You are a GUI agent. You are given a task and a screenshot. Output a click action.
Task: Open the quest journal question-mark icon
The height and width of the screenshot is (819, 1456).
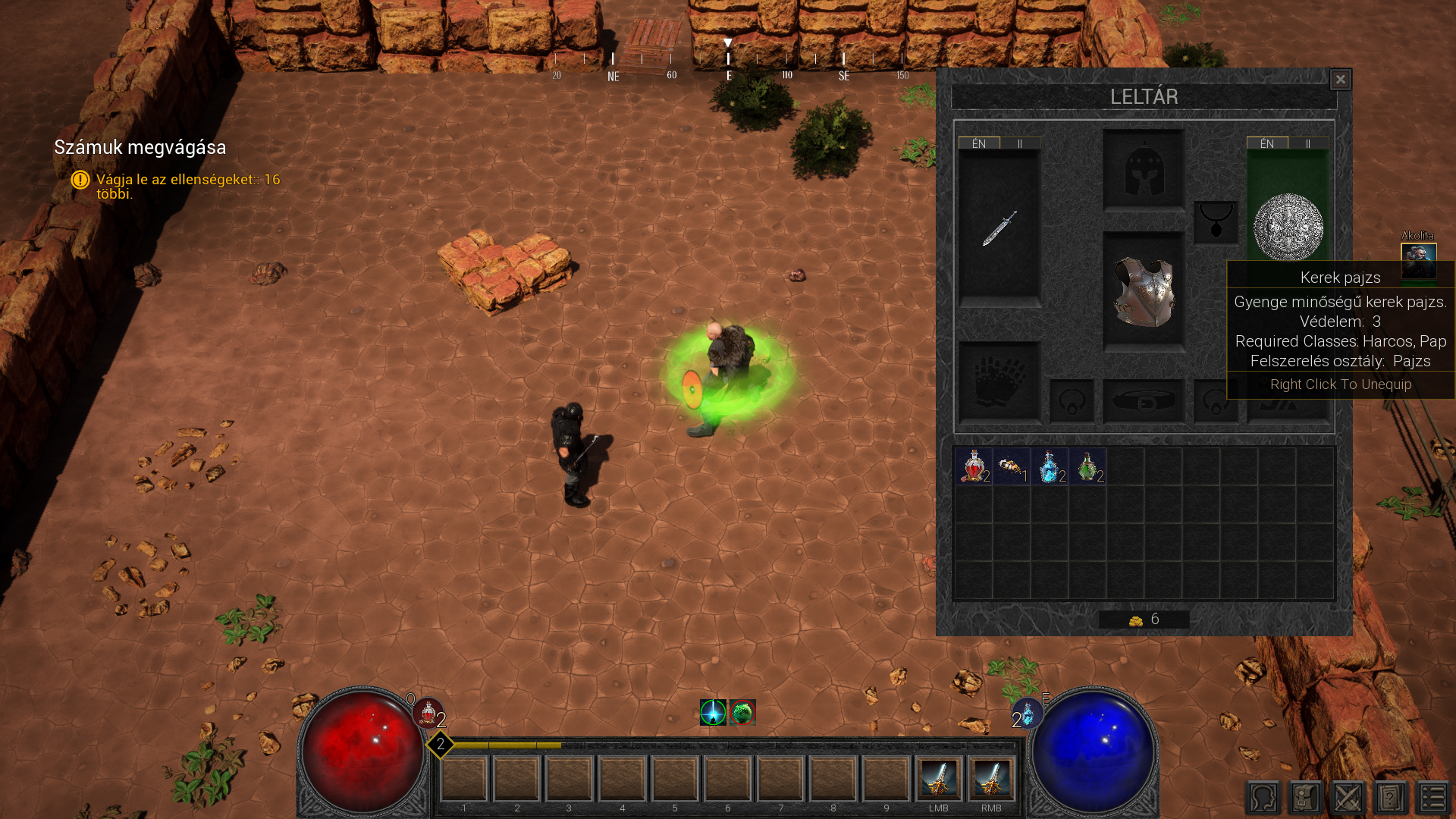point(1391,798)
